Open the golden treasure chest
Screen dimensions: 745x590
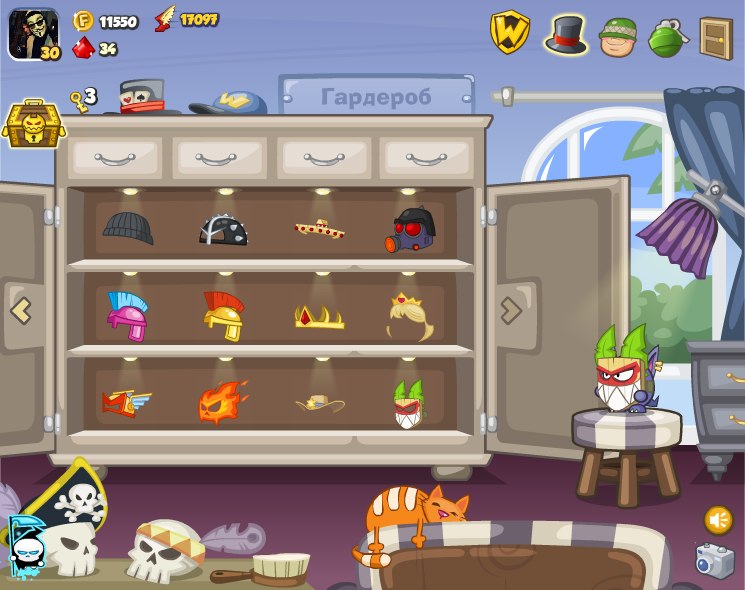click(33, 123)
